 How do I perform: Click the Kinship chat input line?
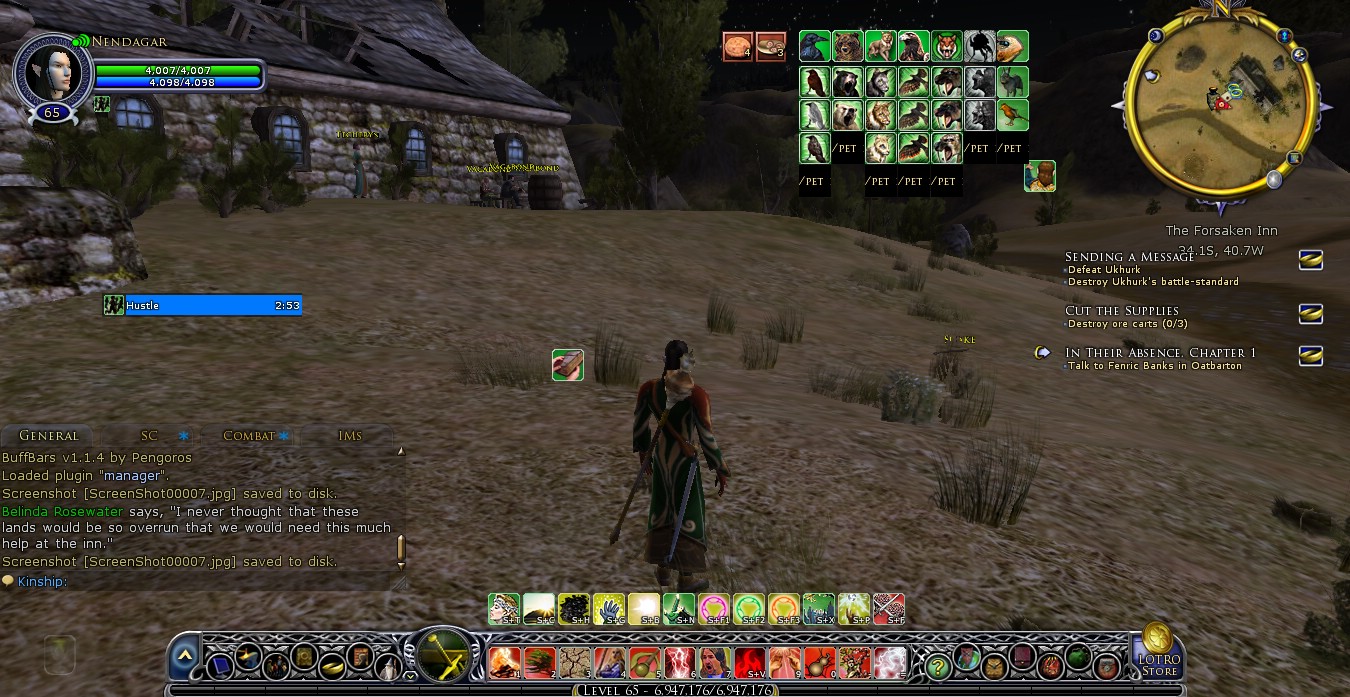(x=200, y=581)
